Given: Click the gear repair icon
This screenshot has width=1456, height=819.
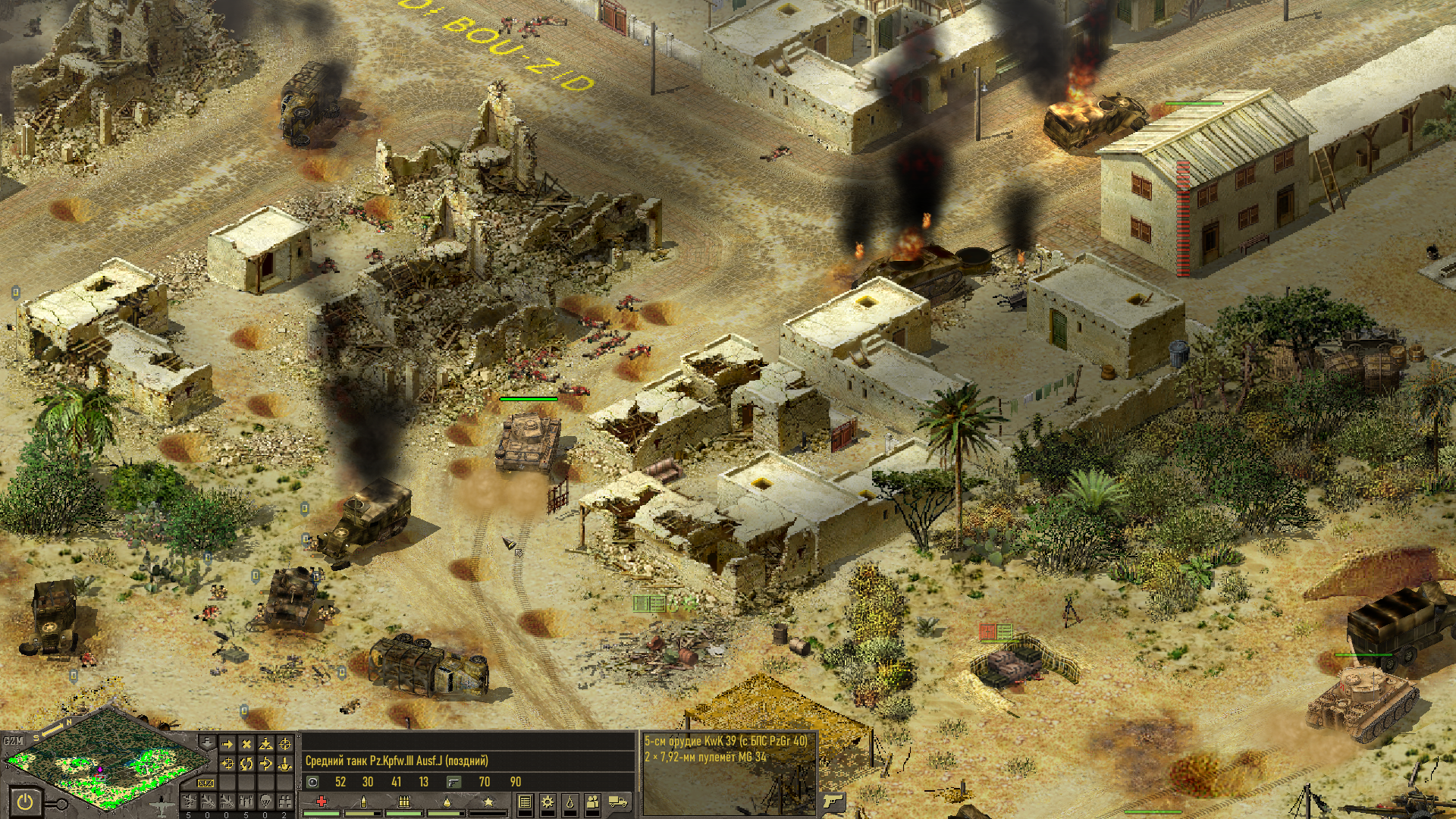Looking at the screenshot, I should (547, 802).
